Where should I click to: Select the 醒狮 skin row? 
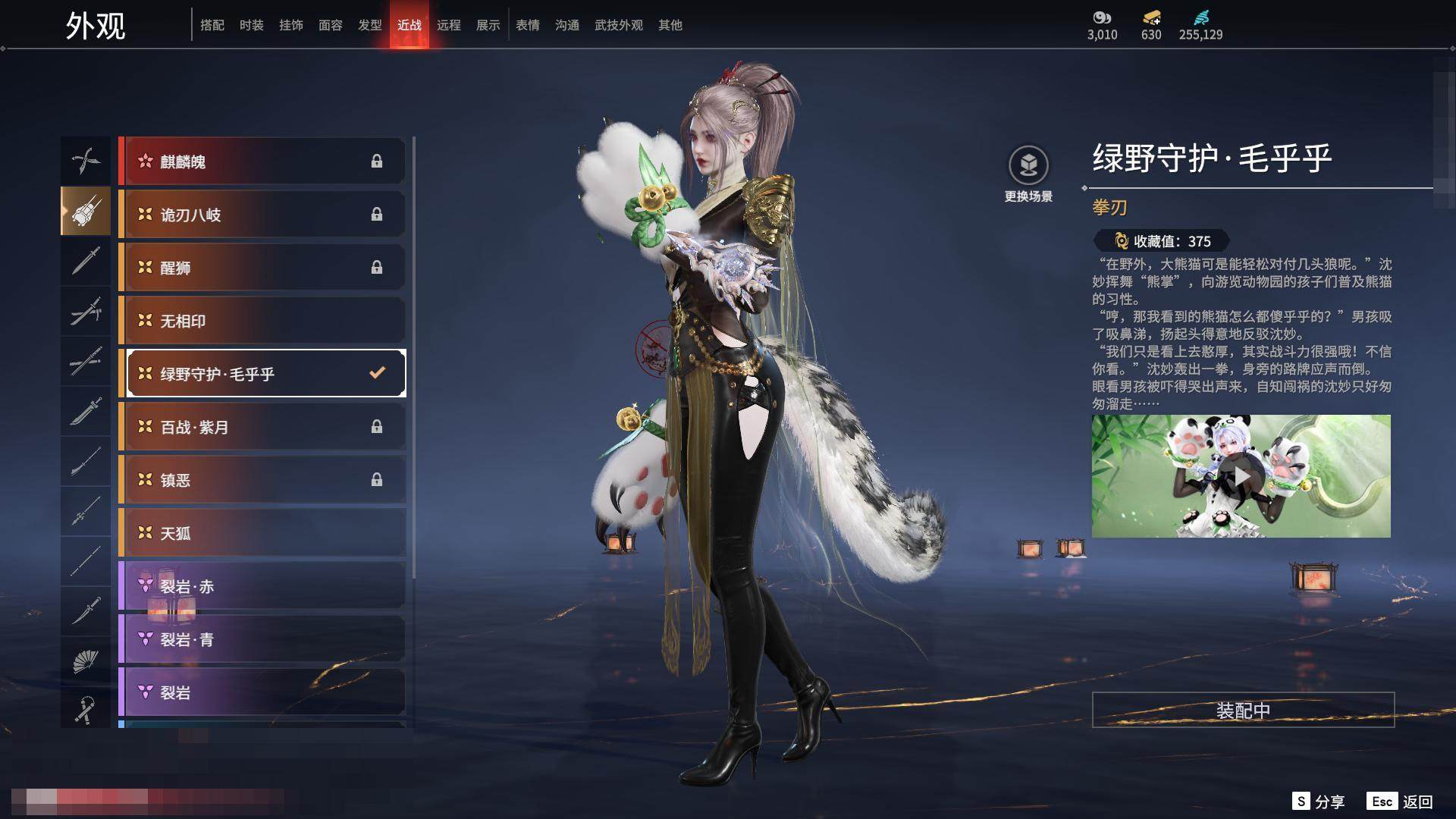[x=262, y=268]
